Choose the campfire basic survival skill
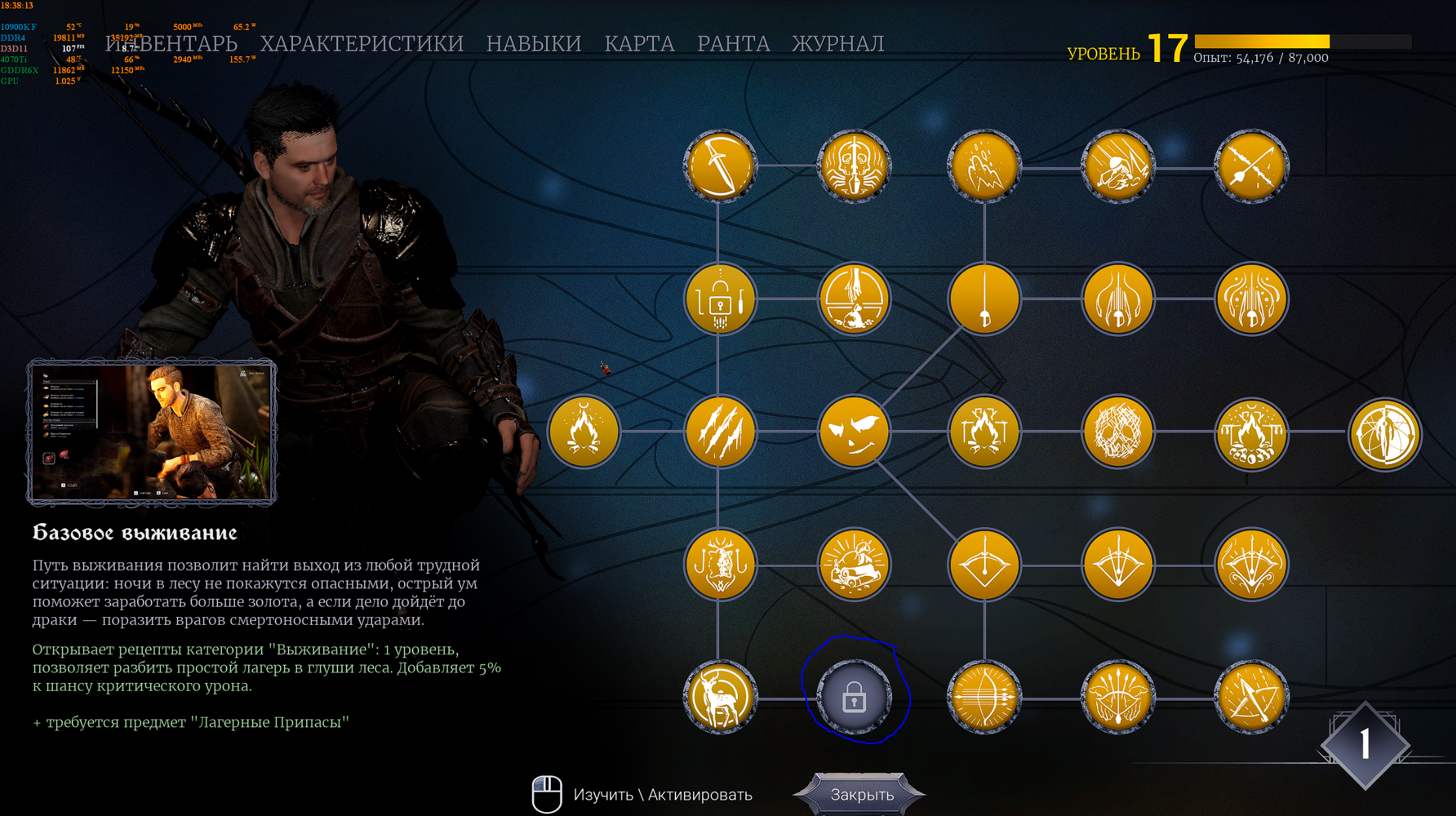This screenshot has width=1456, height=816. pos(584,432)
